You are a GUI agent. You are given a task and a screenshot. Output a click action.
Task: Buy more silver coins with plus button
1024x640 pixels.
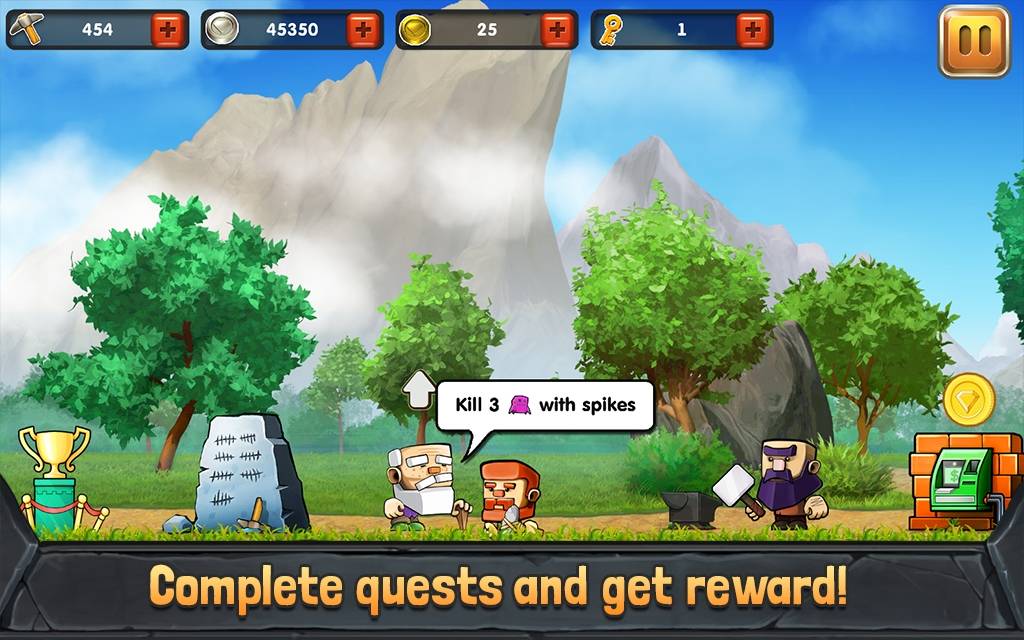coord(364,30)
